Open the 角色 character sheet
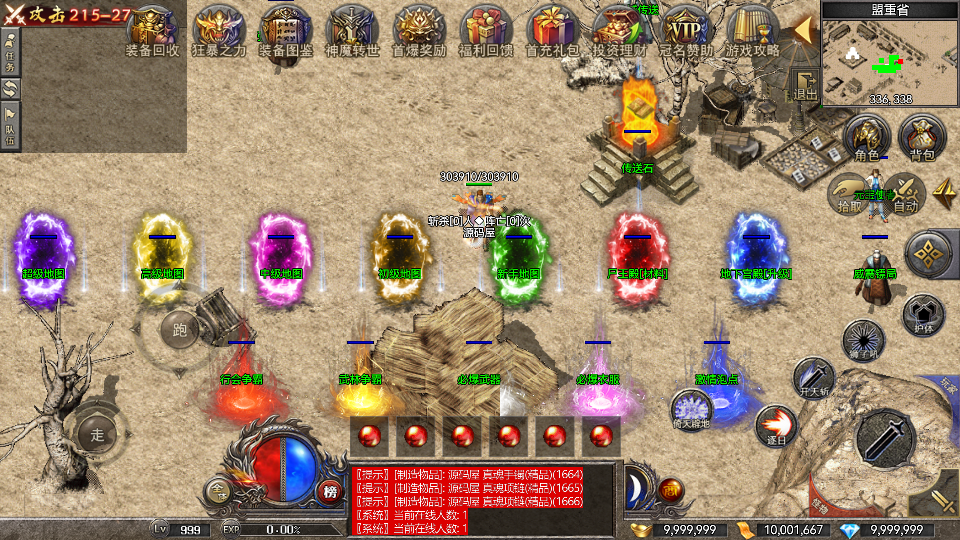 click(x=867, y=138)
